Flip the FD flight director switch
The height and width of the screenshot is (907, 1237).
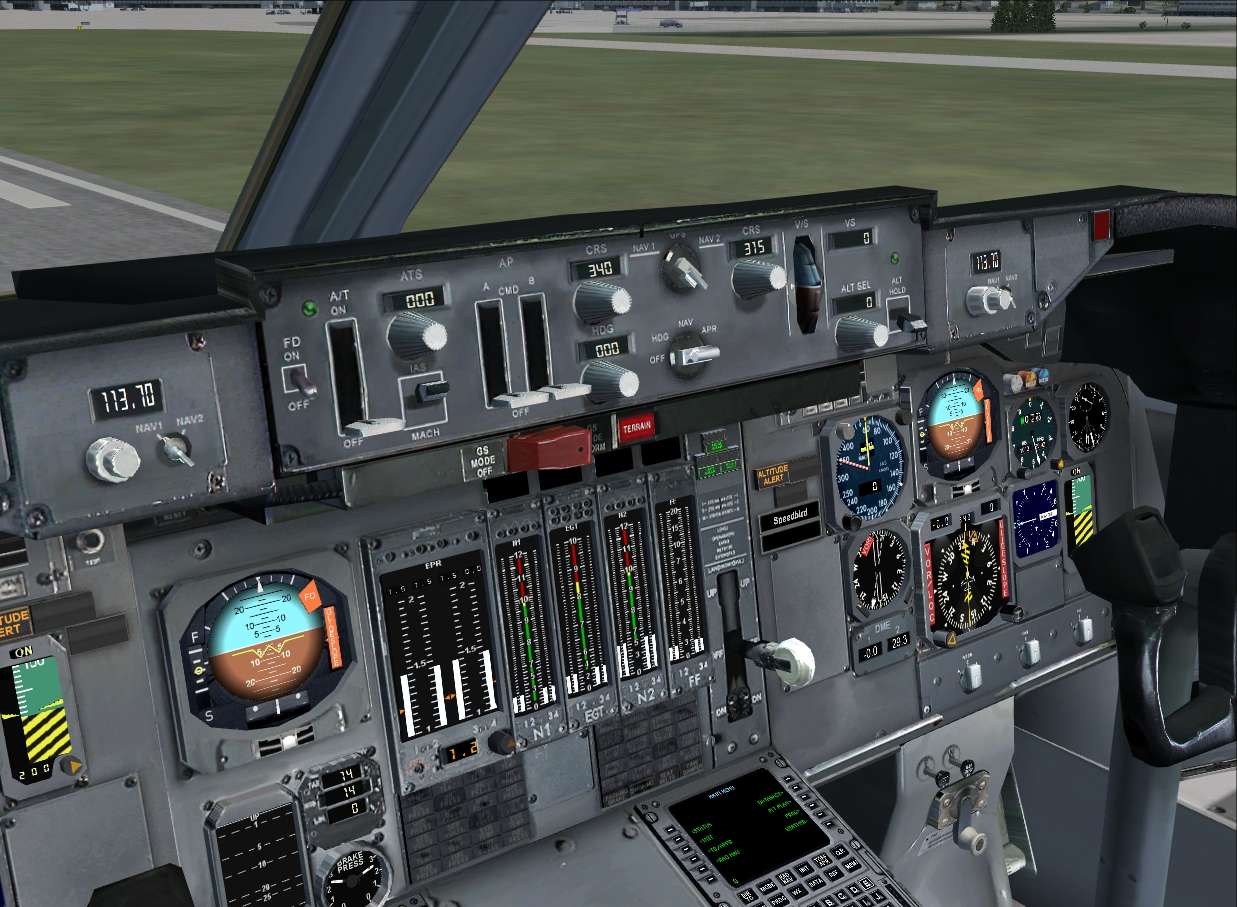tap(302, 379)
